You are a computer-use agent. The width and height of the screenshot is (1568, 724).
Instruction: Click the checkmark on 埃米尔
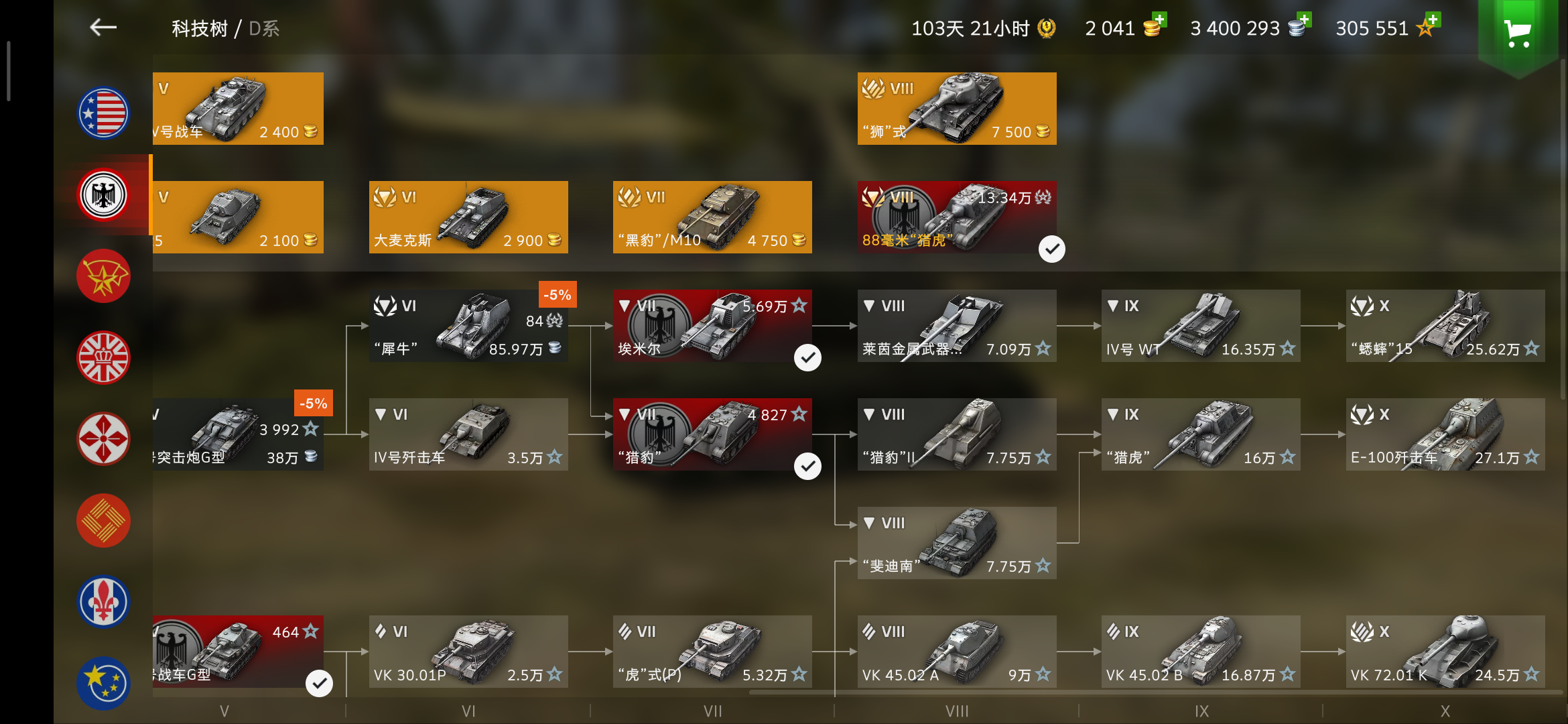click(x=807, y=357)
